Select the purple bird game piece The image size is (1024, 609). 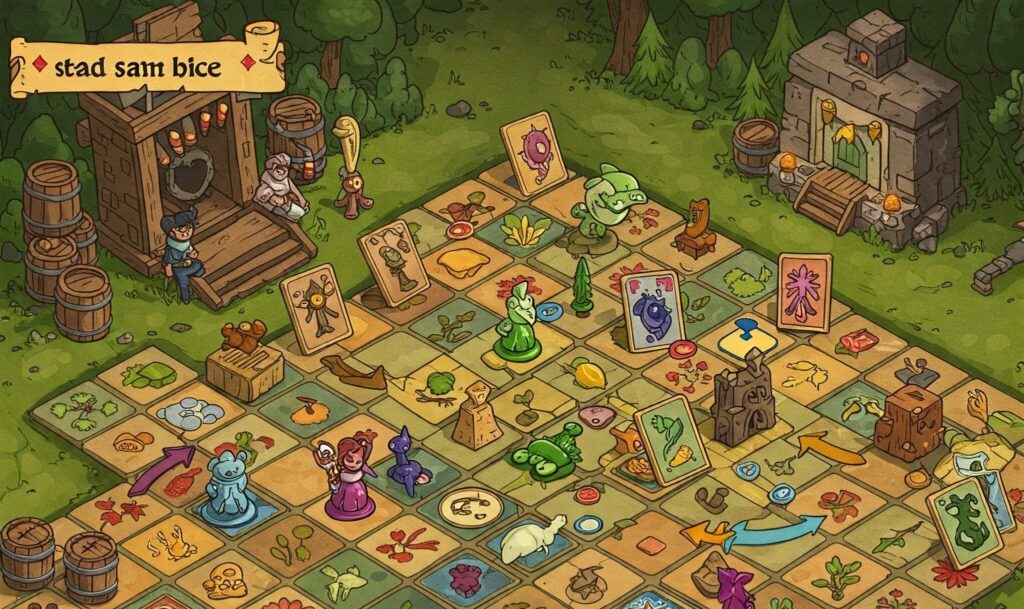click(x=405, y=461)
